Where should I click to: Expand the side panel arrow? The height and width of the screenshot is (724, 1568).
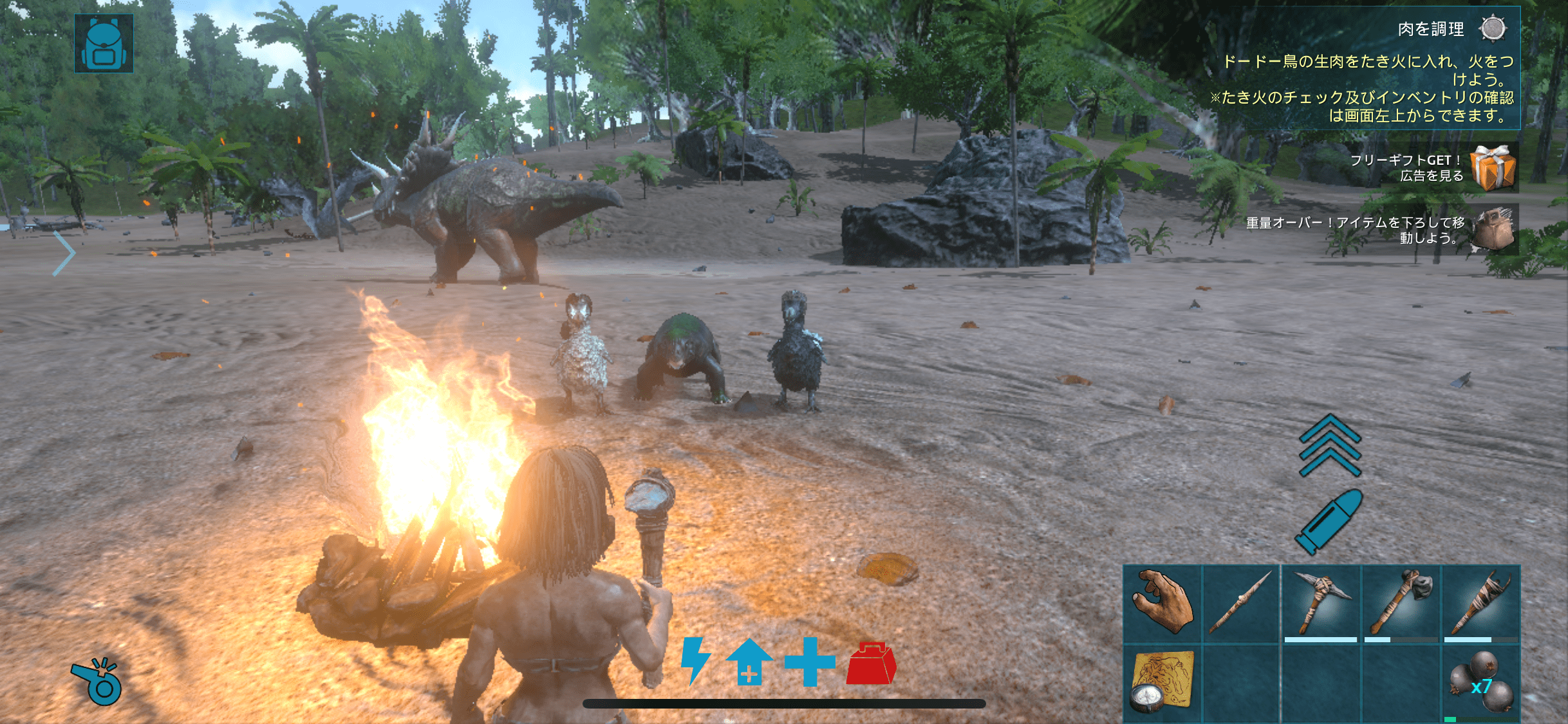point(64,253)
